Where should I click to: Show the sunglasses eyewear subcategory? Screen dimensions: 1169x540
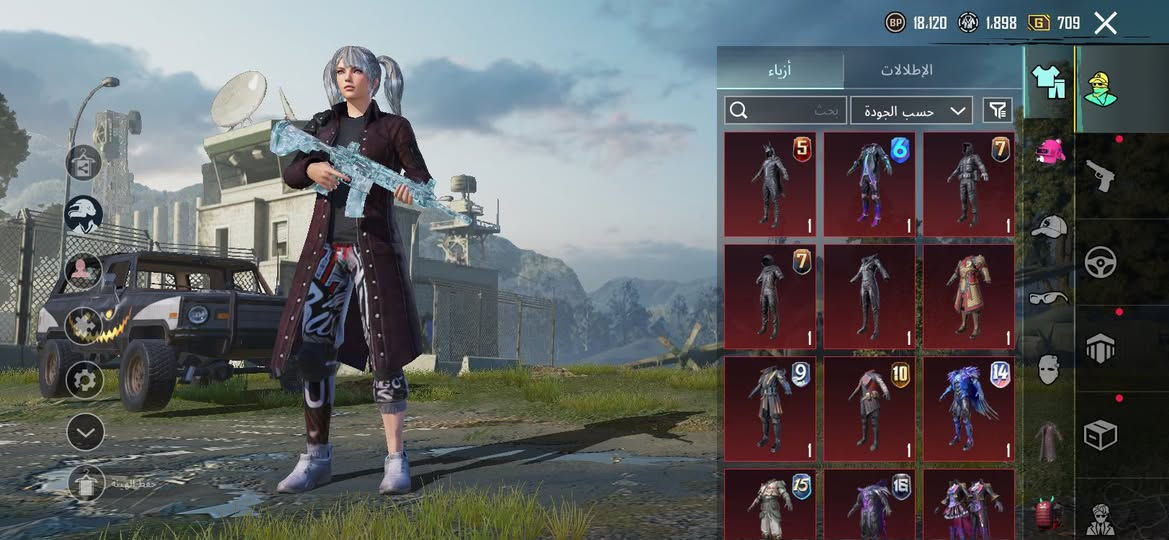(x=1048, y=297)
